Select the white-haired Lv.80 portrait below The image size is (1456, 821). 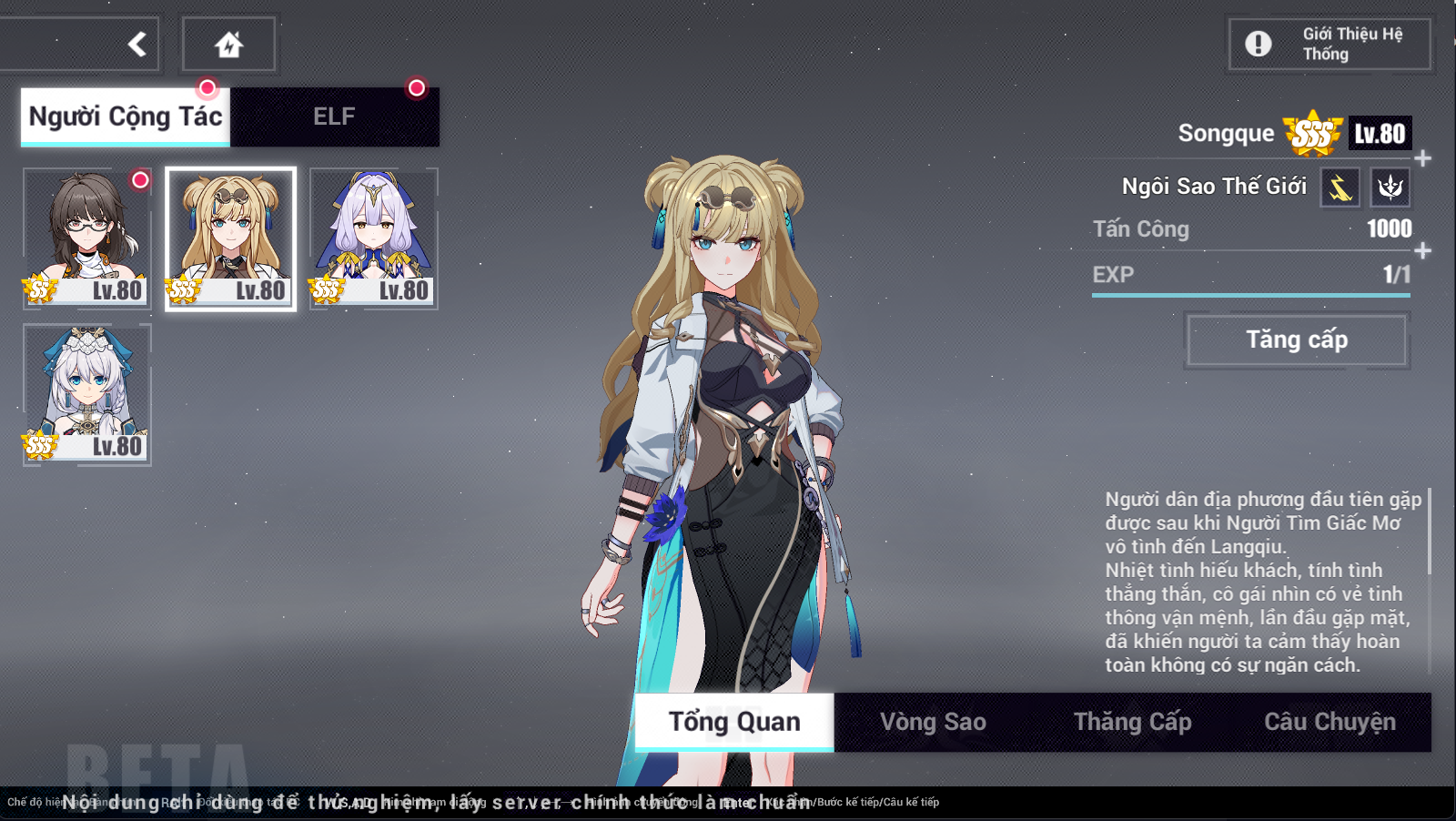[86, 393]
